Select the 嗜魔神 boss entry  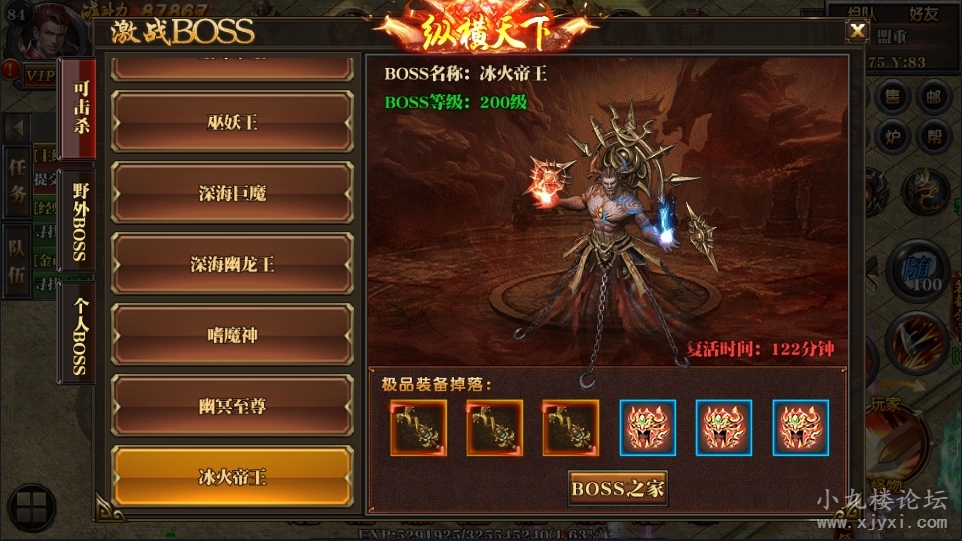(232, 335)
